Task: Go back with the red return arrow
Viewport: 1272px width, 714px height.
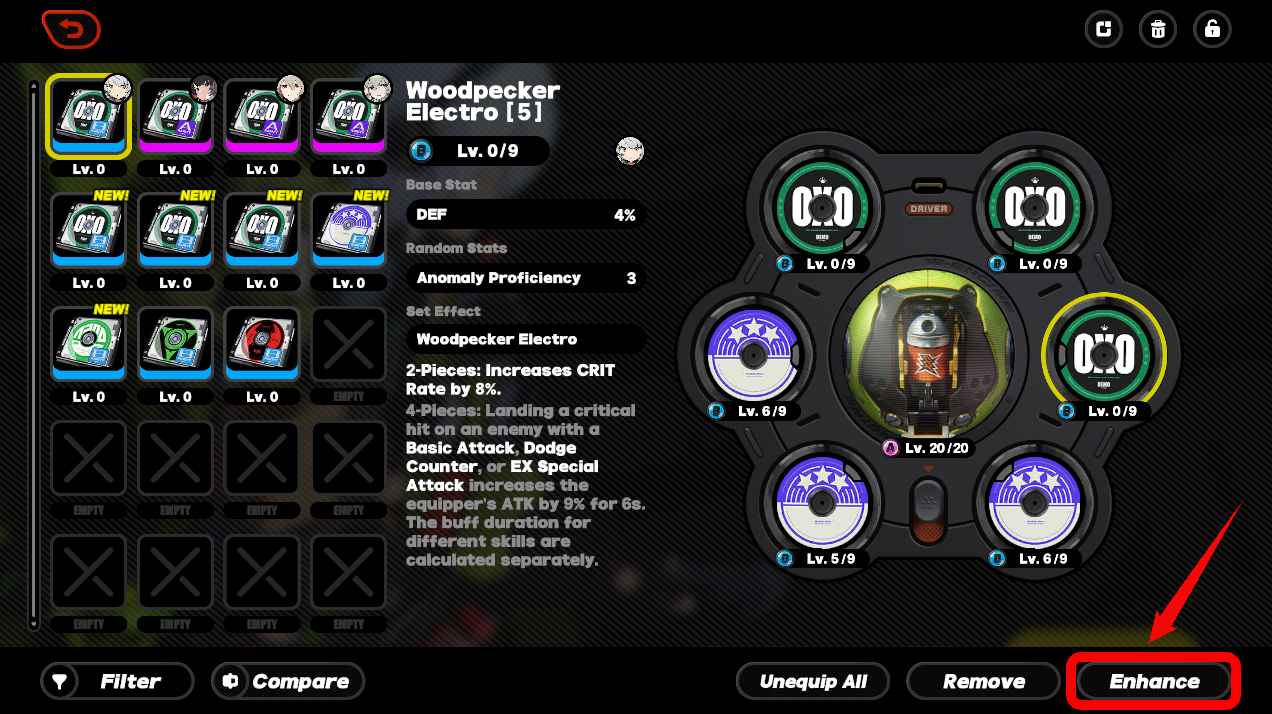Action: click(71, 29)
